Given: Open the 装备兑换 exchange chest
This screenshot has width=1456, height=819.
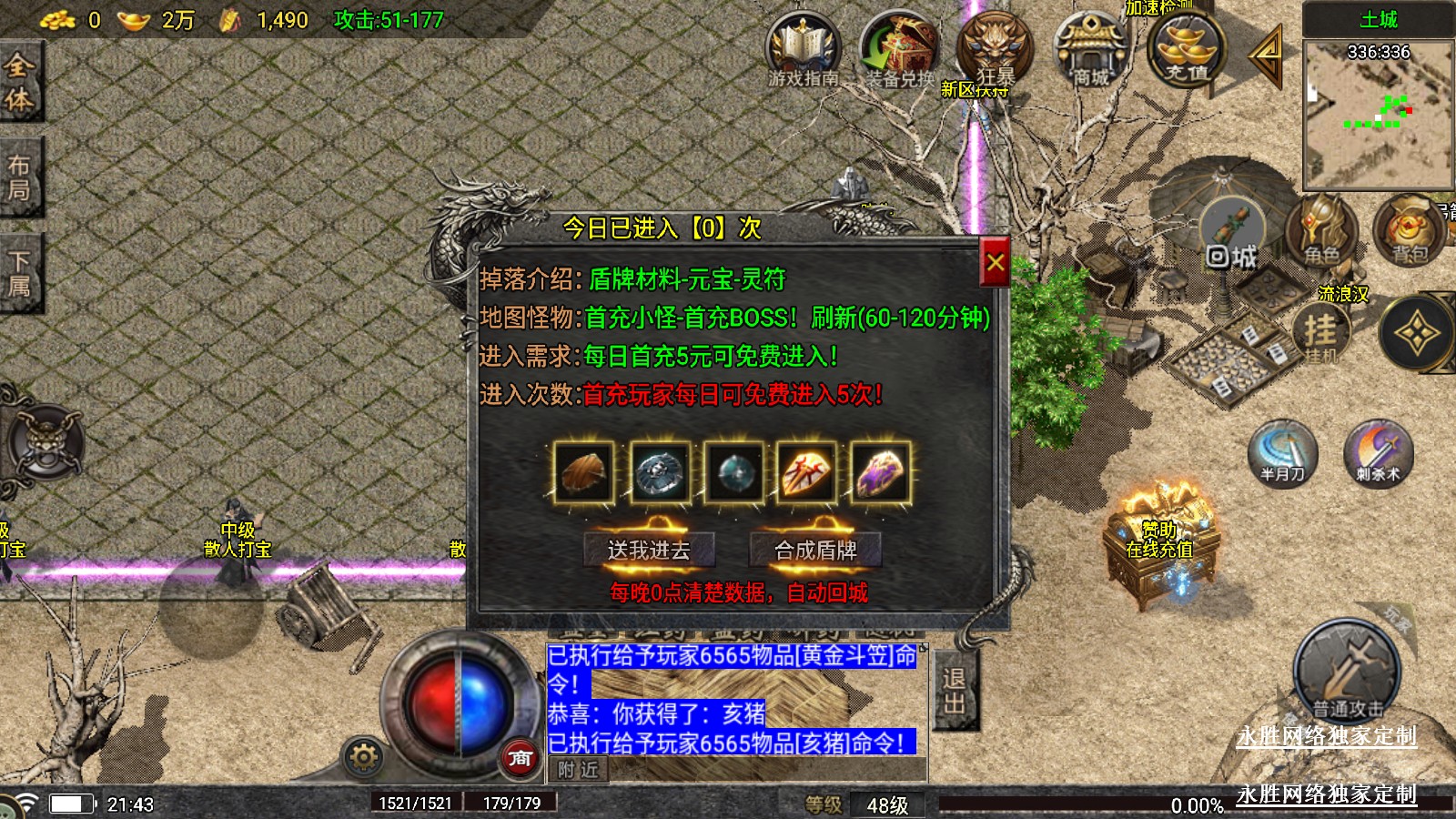Looking at the screenshot, I should (x=900, y=51).
